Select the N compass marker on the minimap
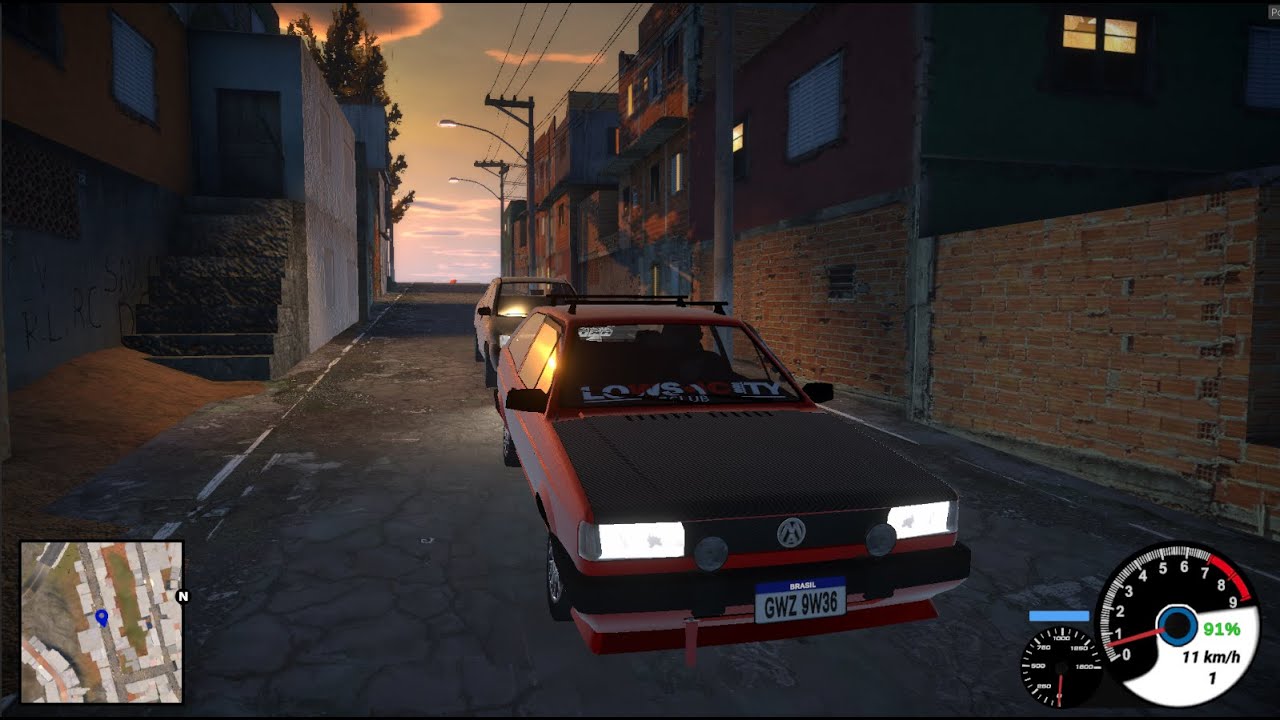This screenshot has width=1280, height=720. (x=182, y=598)
